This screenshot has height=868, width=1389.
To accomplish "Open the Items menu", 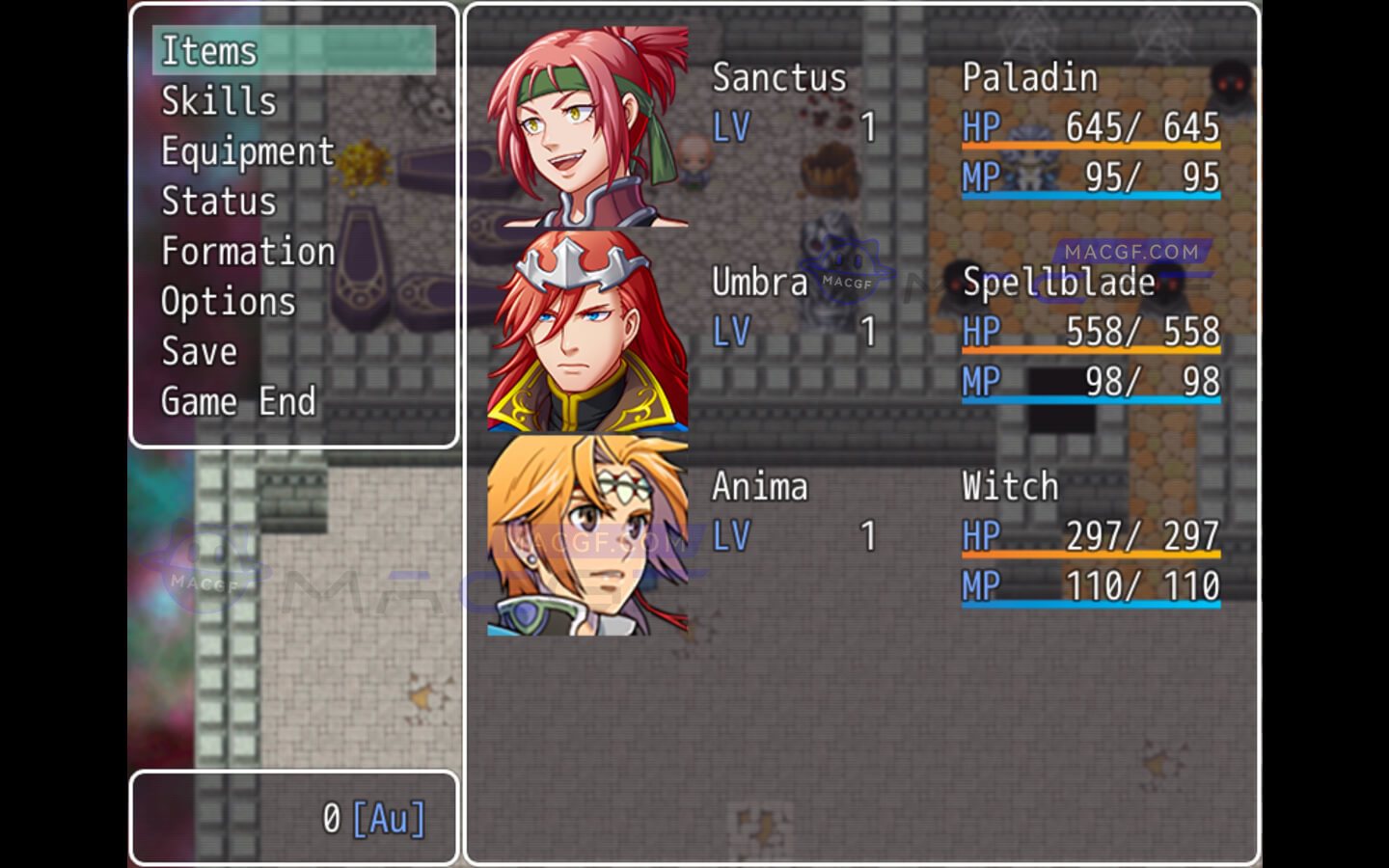I will click(x=208, y=51).
